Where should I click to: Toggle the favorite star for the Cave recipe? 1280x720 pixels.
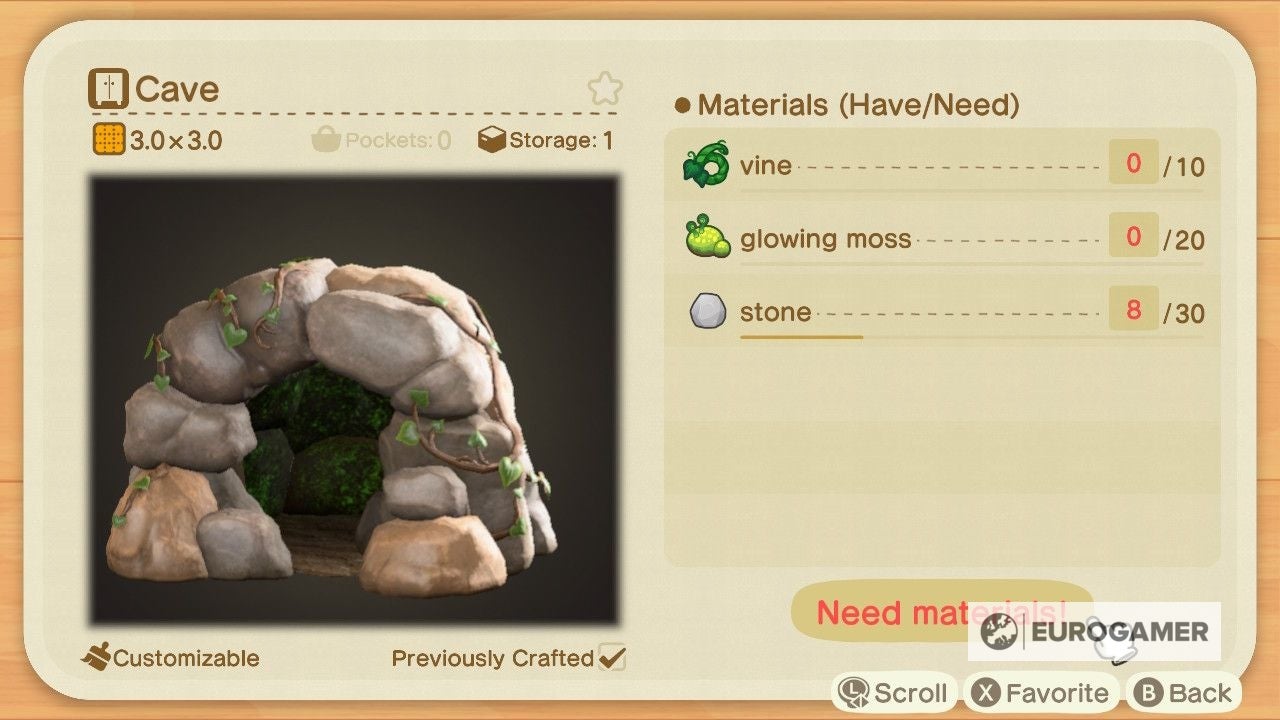(x=605, y=88)
